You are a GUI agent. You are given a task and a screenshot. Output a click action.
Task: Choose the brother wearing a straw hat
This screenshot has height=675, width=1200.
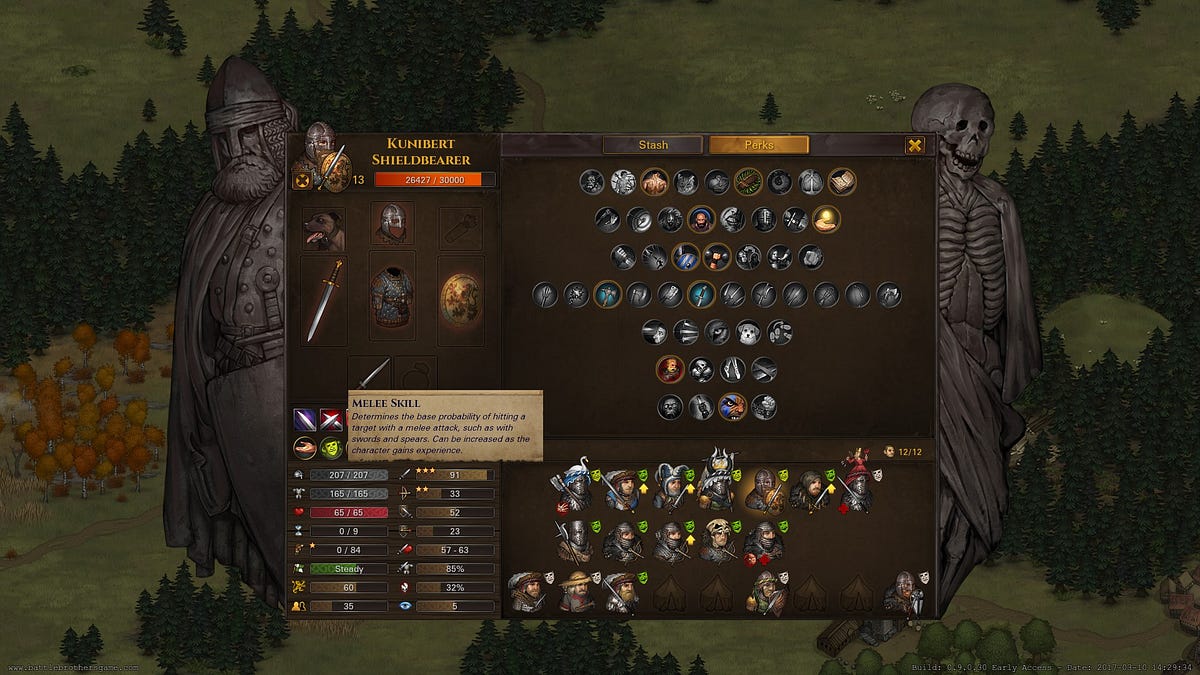(574, 593)
